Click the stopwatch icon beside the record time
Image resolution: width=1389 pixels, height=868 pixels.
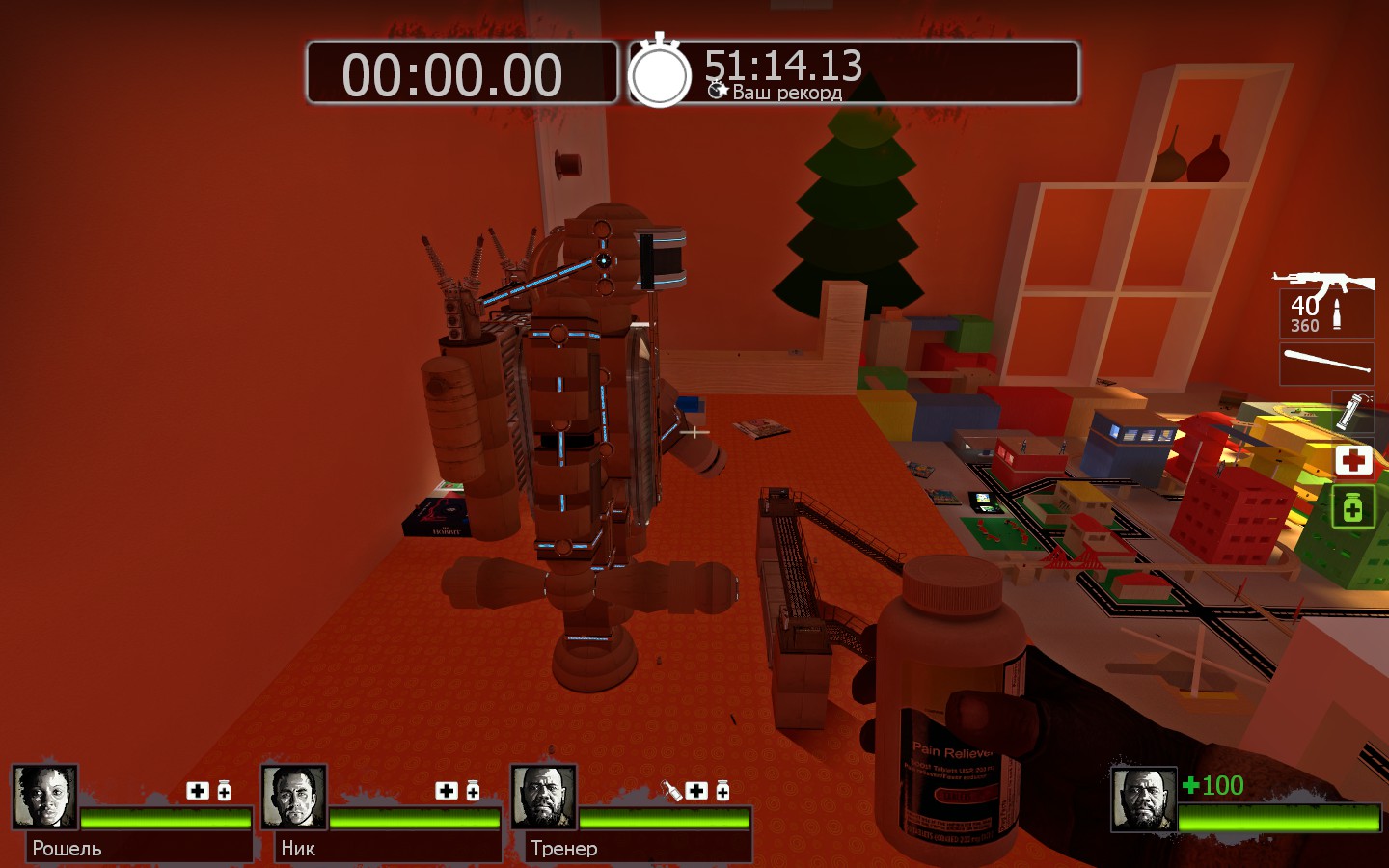660,73
